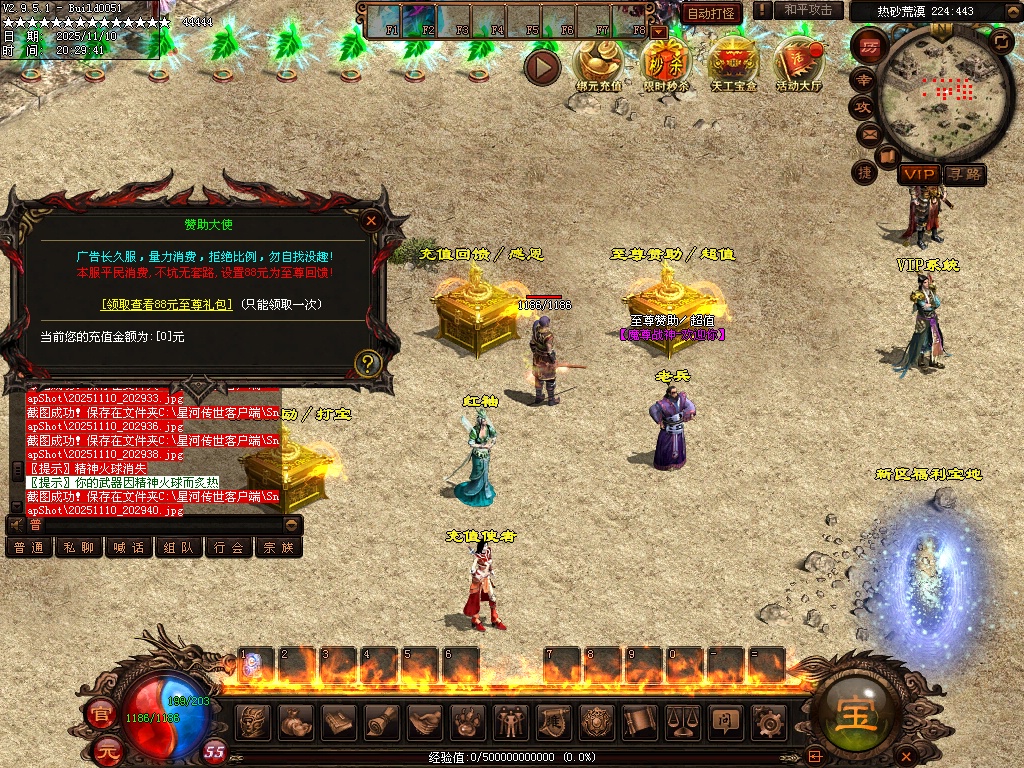Screen dimensions: 1024x768
Task: Open the balance scales trade icon
Action: pyautogui.click(x=682, y=720)
